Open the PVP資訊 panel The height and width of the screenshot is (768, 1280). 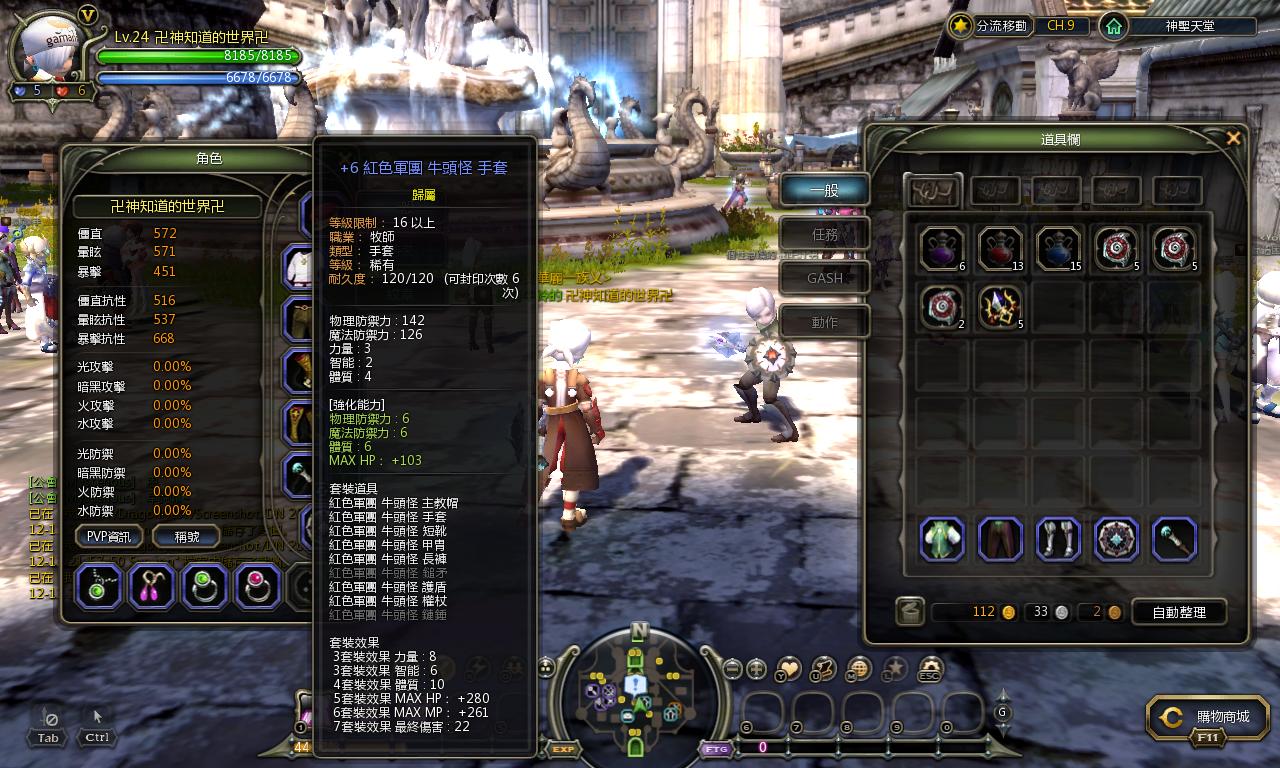pyautogui.click(x=109, y=536)
